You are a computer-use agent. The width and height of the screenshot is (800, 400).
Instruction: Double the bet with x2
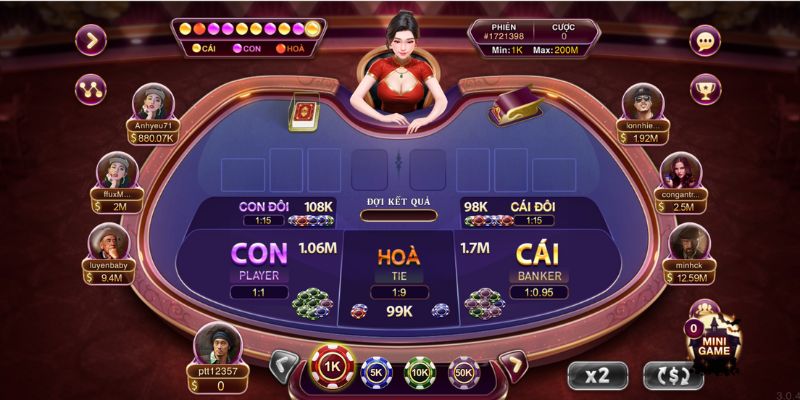598,375
